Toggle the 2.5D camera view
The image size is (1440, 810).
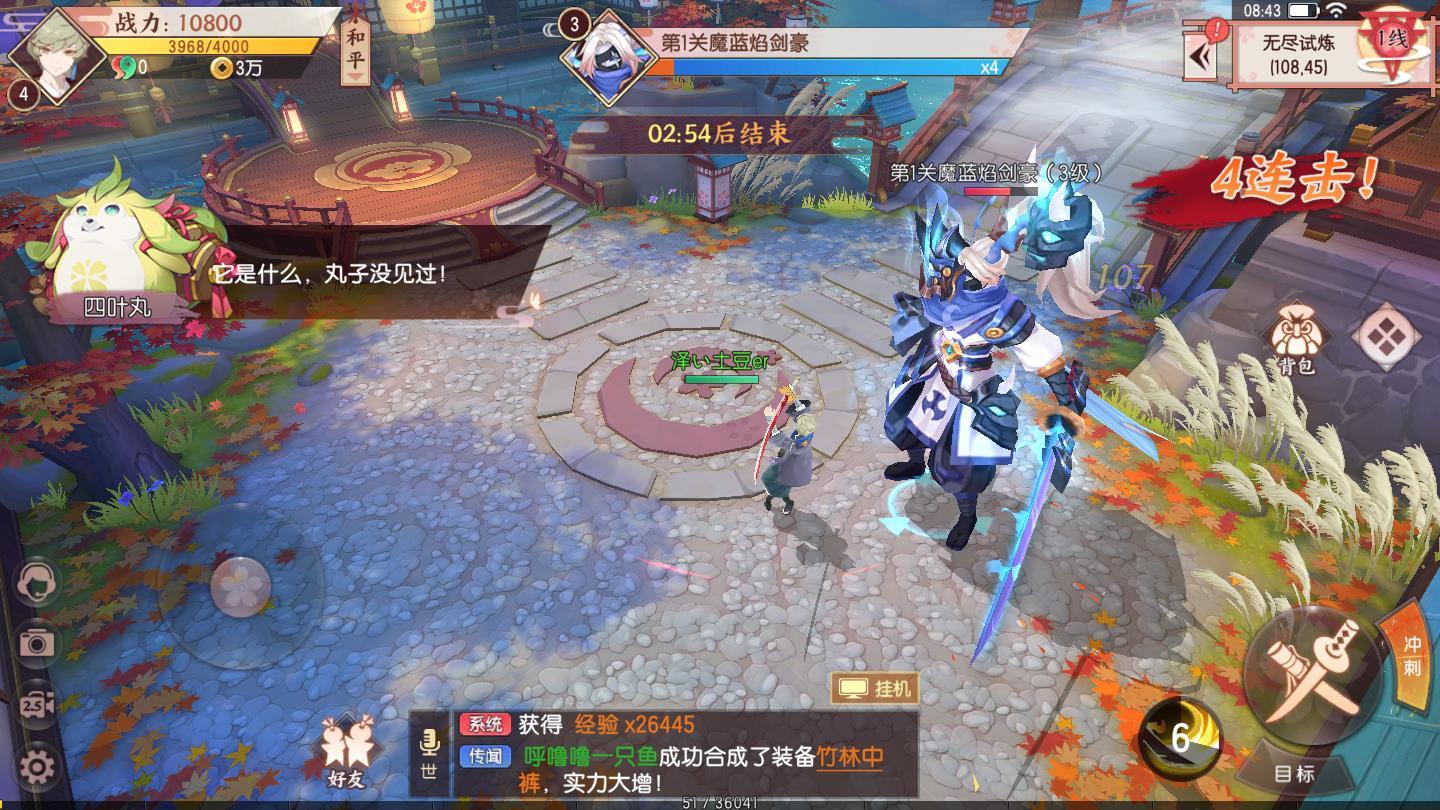pyautogui.click(x=36, y=701)
